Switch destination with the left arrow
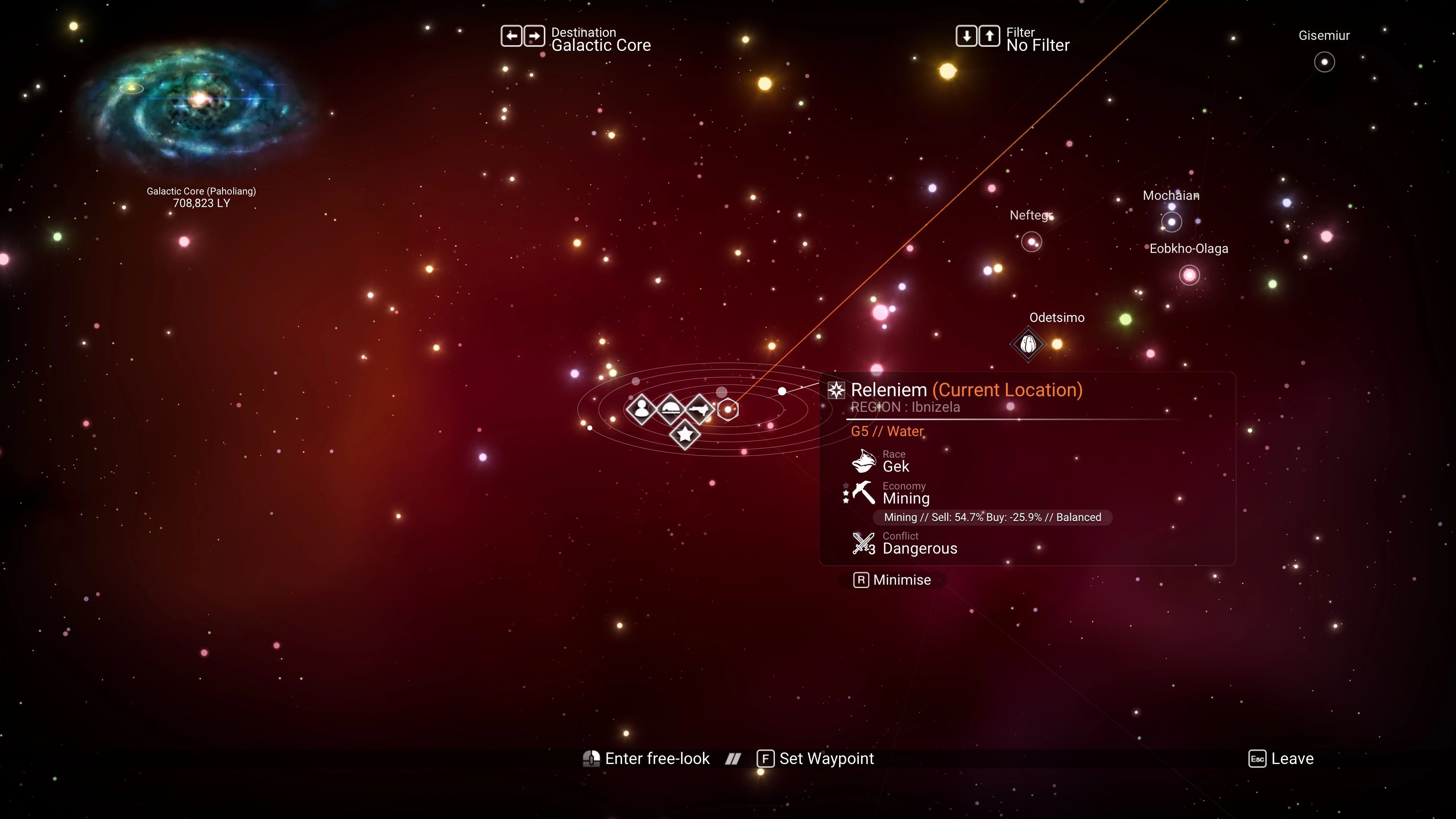Image resolution: width=1456 pixels, height=819 pixels. [x=511, y=36]
